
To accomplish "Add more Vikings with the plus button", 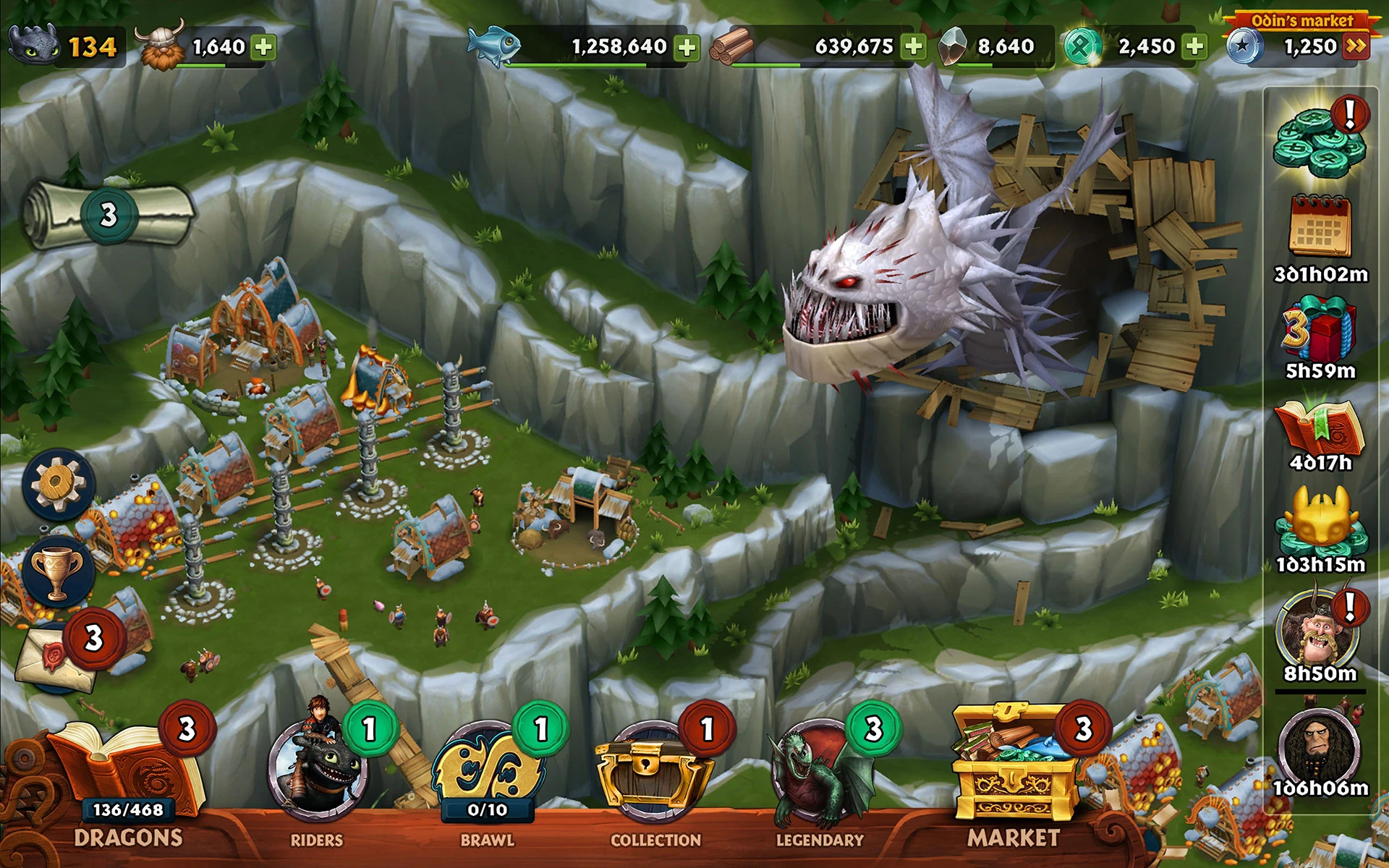I will point(264,48).
